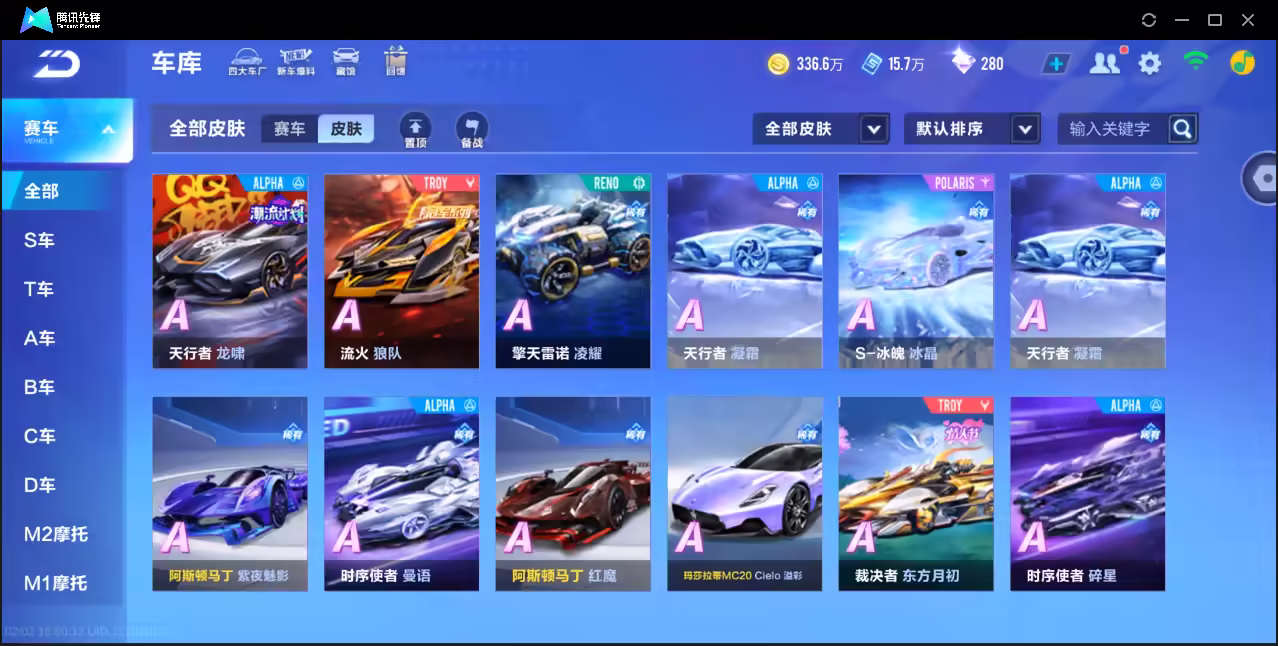Open the settings gear icon
1278x646 pixels.
[1150, 64]
